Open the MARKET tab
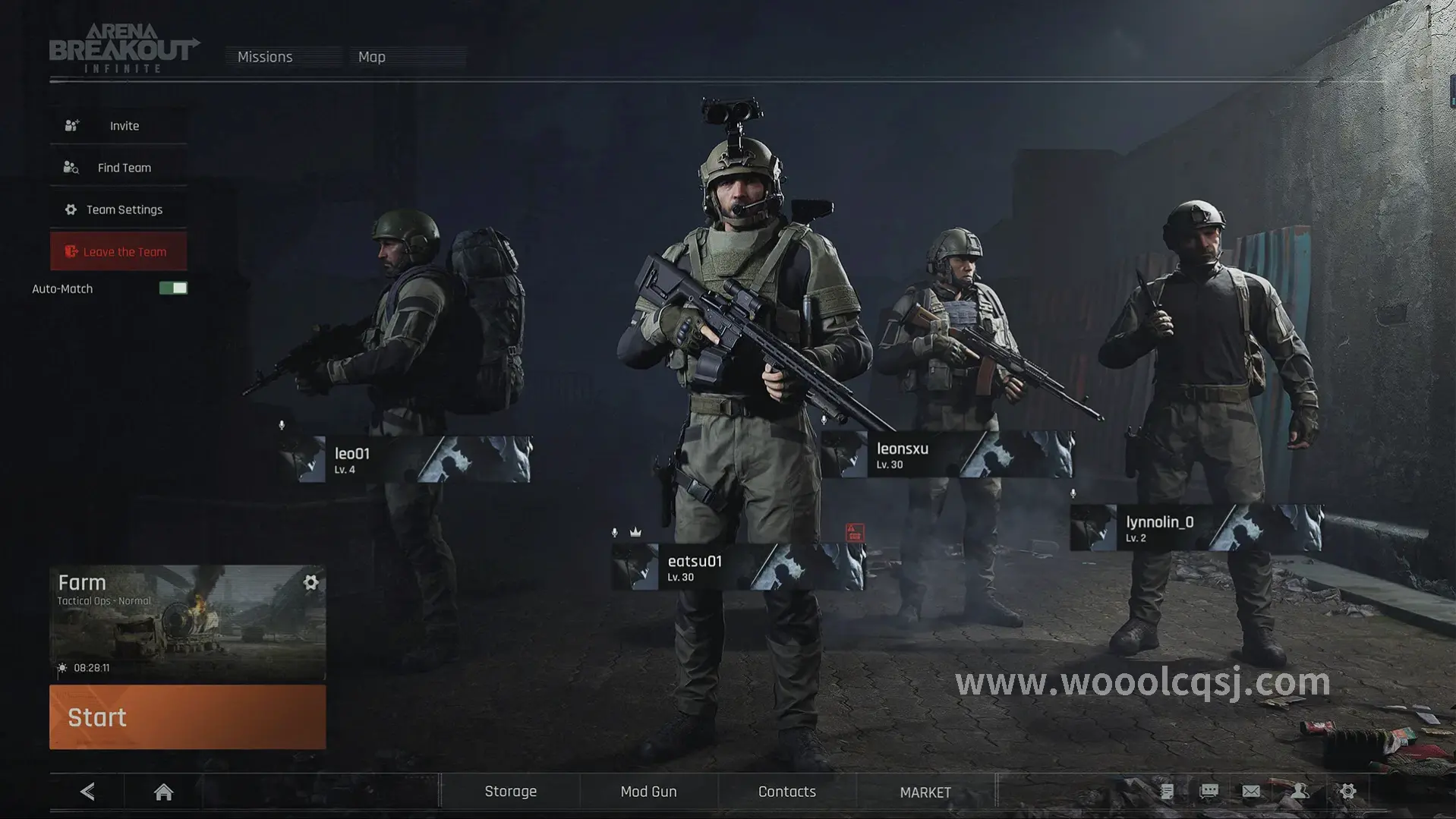This screenshot has width=1456, height=819. pyautogui.click(x=925, y=792)
